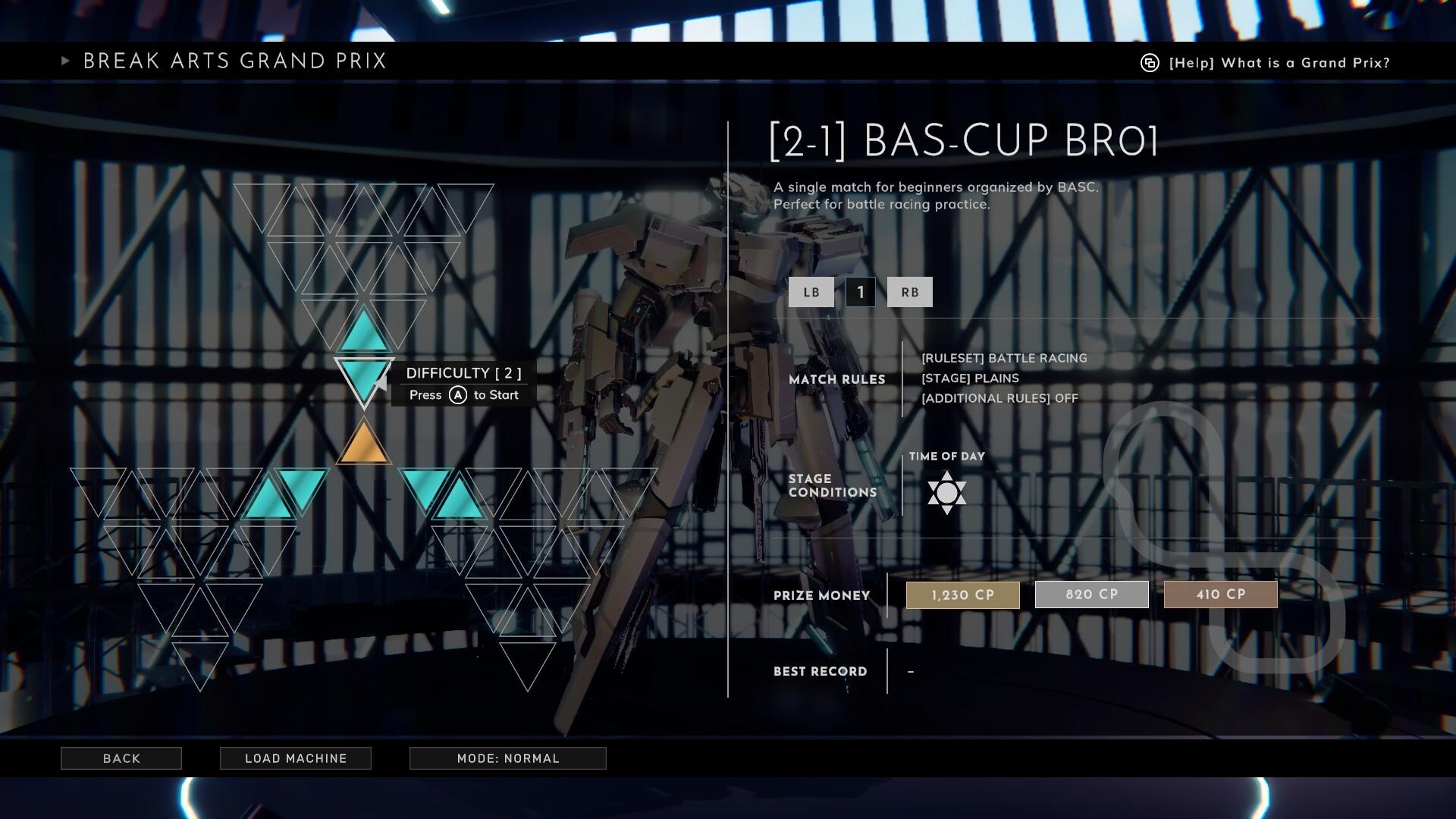
Task: Click the gold 1,230 CP prize swatch
Action: pos(962,595)
